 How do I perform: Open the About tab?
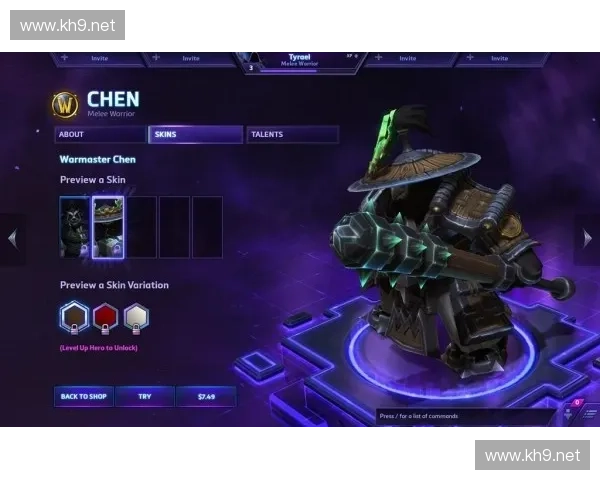(99, 135)
